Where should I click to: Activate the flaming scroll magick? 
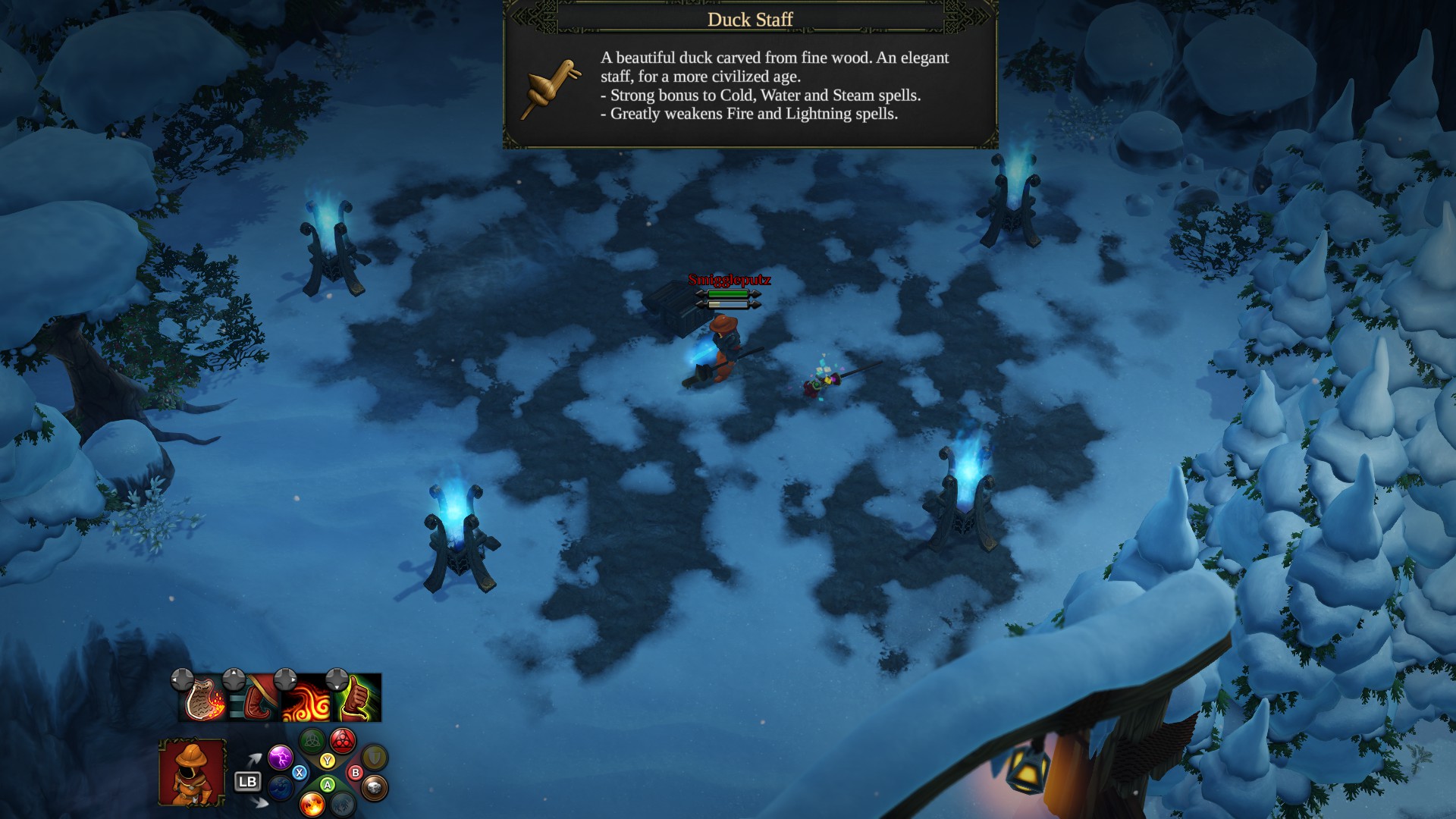point(205,698)
